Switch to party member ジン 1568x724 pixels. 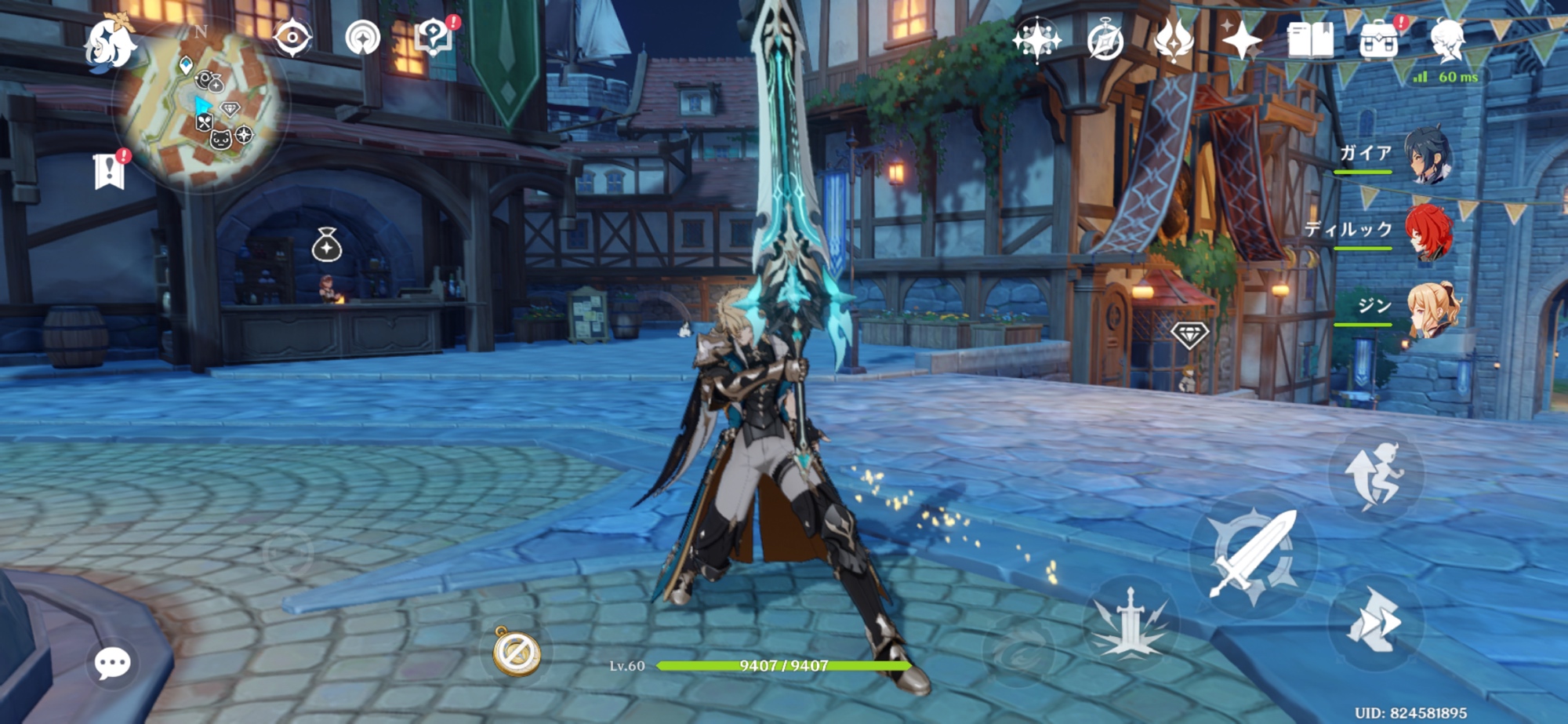tap(1432, 309)
